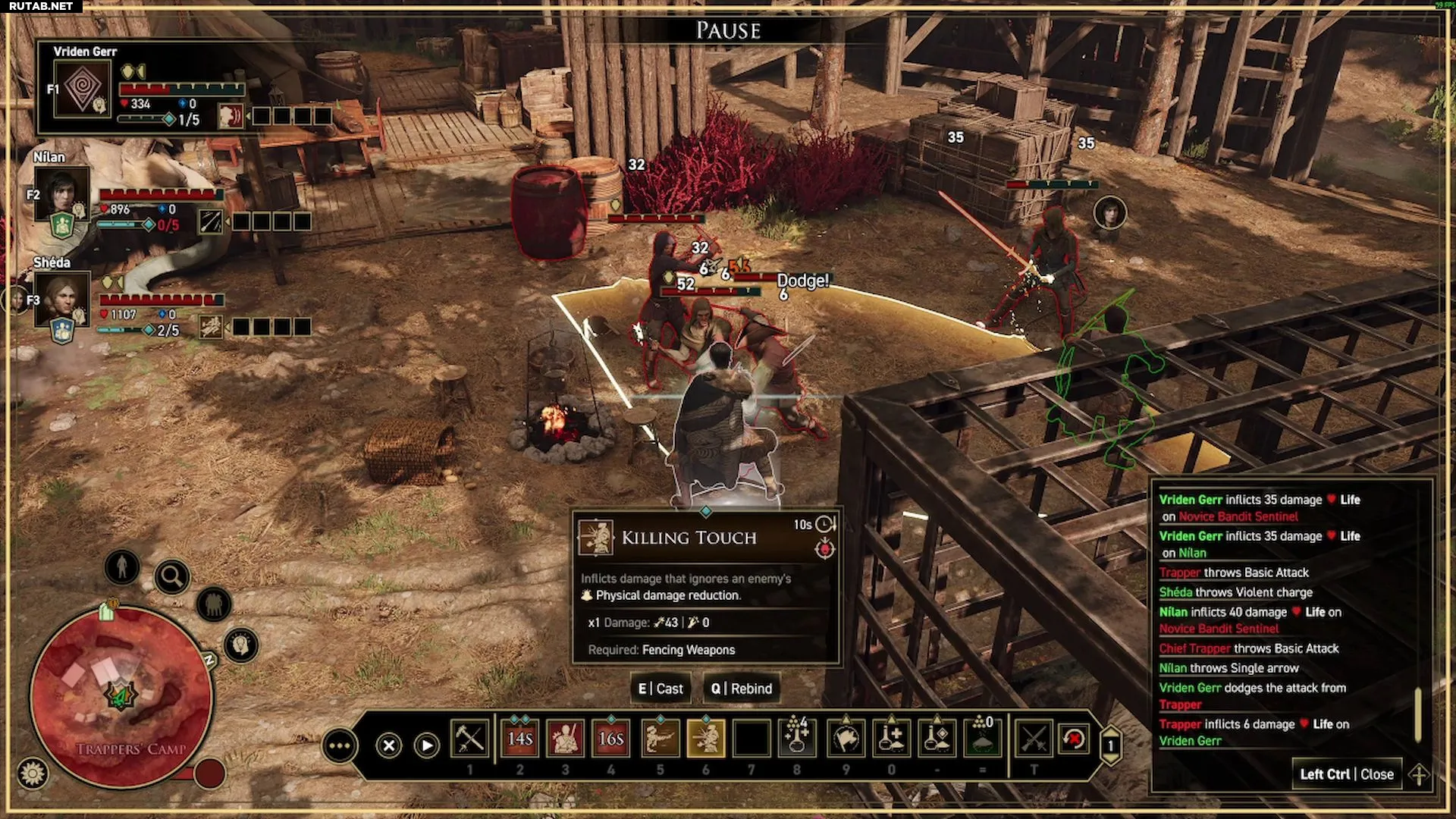The width and height of the screenshot is (1456, 819).
Task: Click the red circular arrow icon
Action: tap(1074, 739)
